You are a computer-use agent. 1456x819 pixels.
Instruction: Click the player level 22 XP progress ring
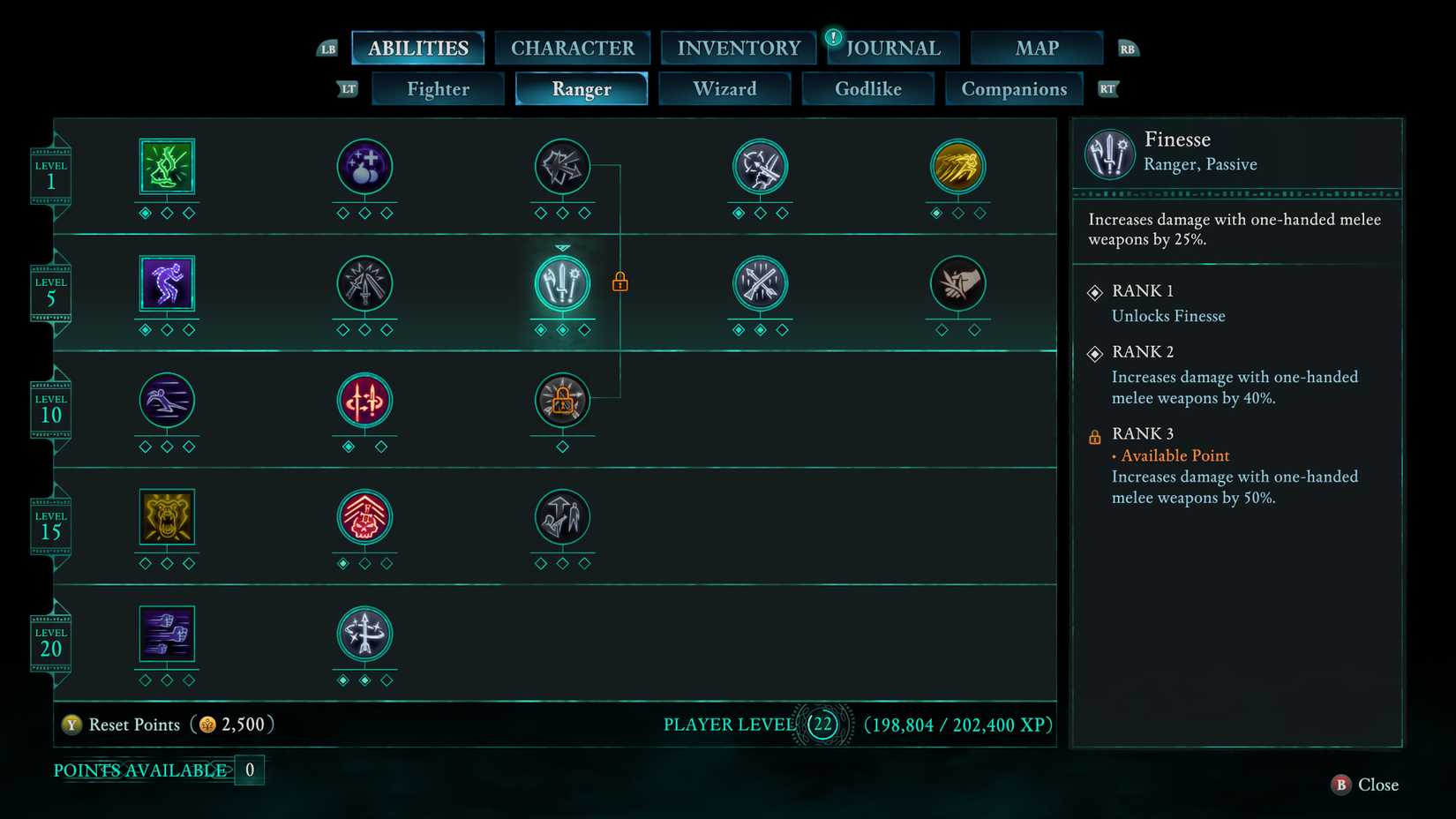[824, 724]
